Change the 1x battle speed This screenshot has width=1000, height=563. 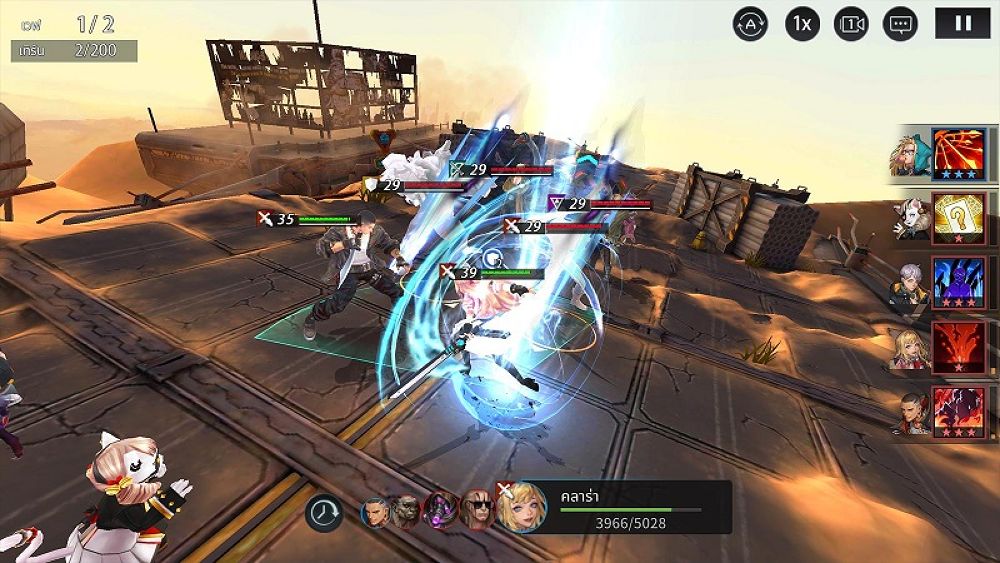click(x=802, y=23)
